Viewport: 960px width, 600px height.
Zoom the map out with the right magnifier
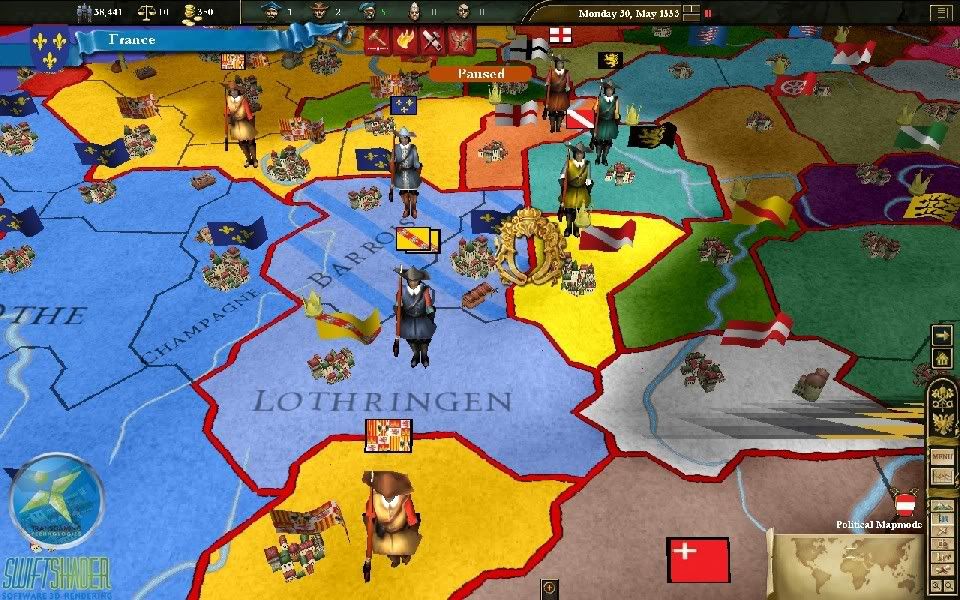click(x=947, y=583)
